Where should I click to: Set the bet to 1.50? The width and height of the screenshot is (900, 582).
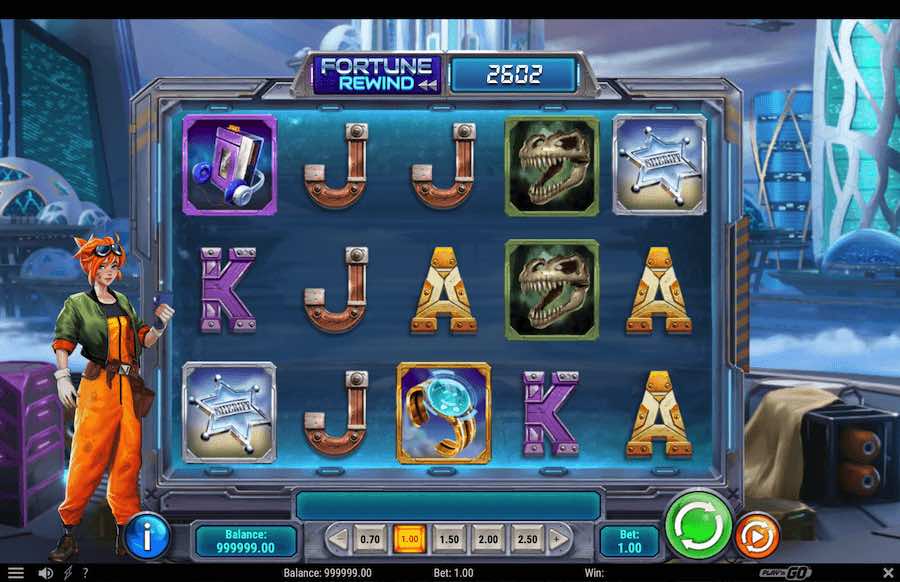point(449,540)
